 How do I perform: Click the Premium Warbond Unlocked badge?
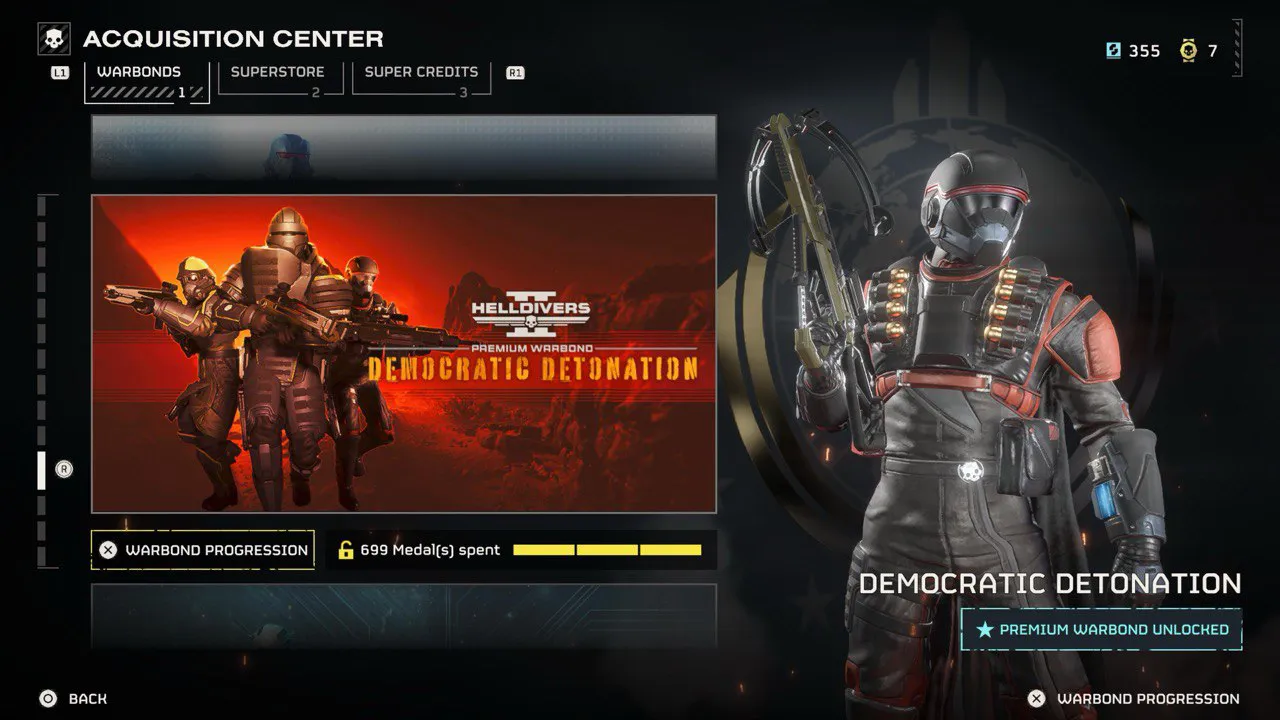pyautogui.click(x=1101, y=630)
